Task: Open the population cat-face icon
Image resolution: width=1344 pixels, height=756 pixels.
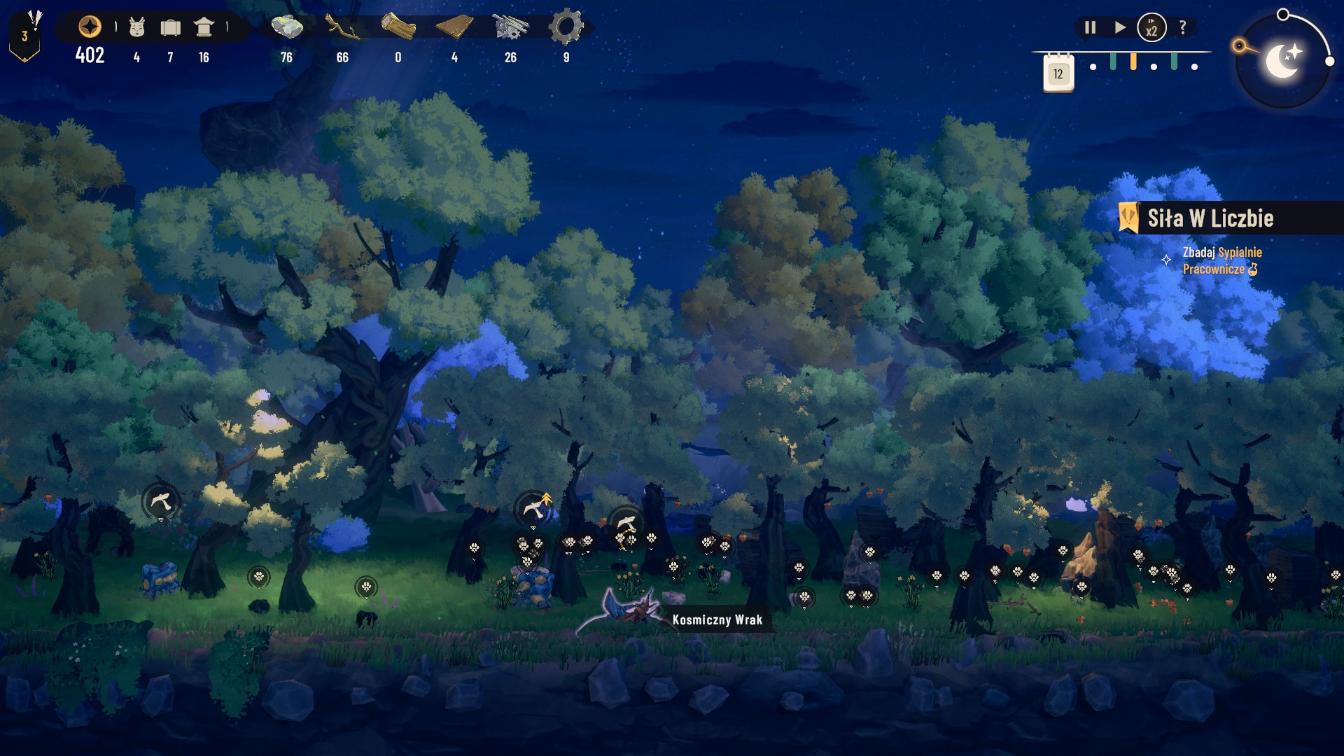Action: click(137, 27)
